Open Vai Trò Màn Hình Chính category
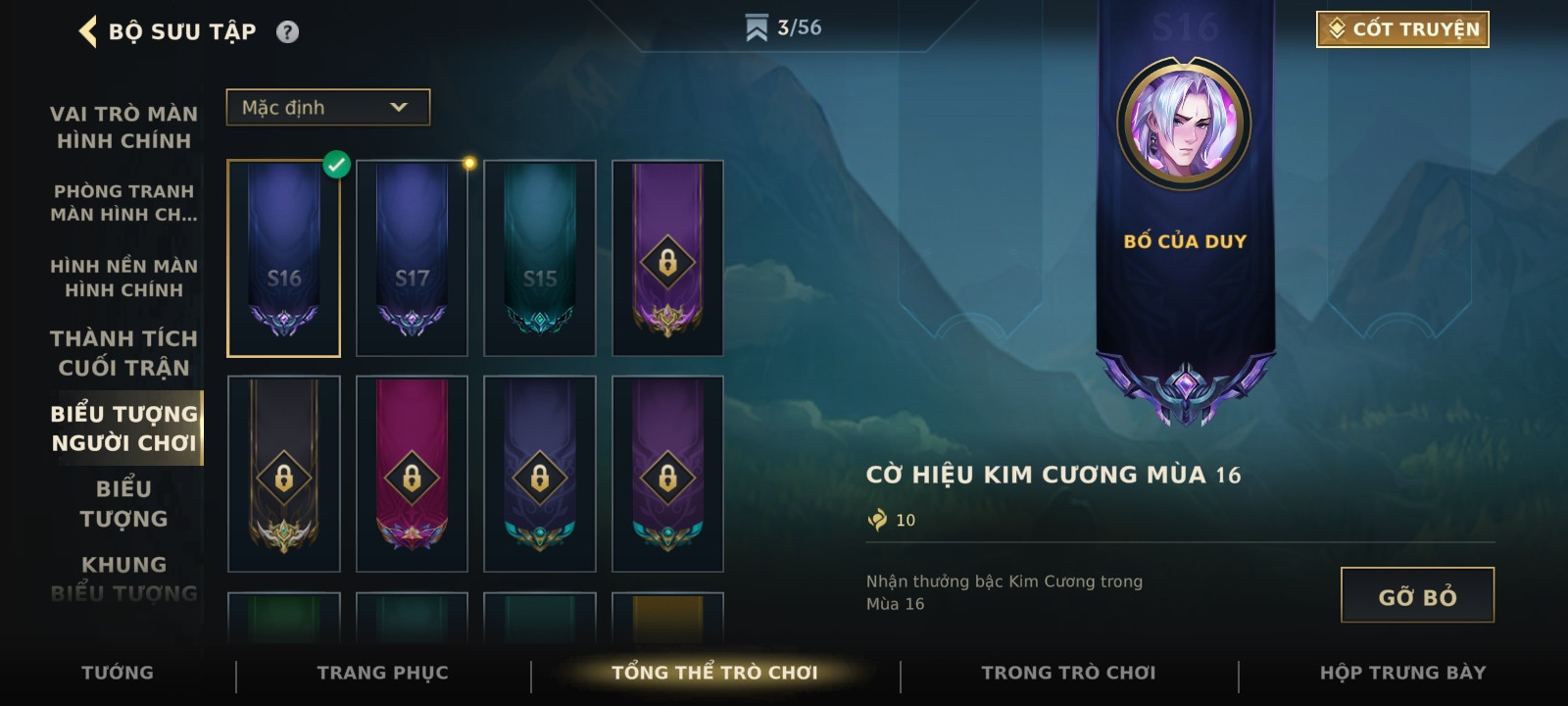Image resolution: width=1568 pixels, height=706 pixels. tap(124, 127)
